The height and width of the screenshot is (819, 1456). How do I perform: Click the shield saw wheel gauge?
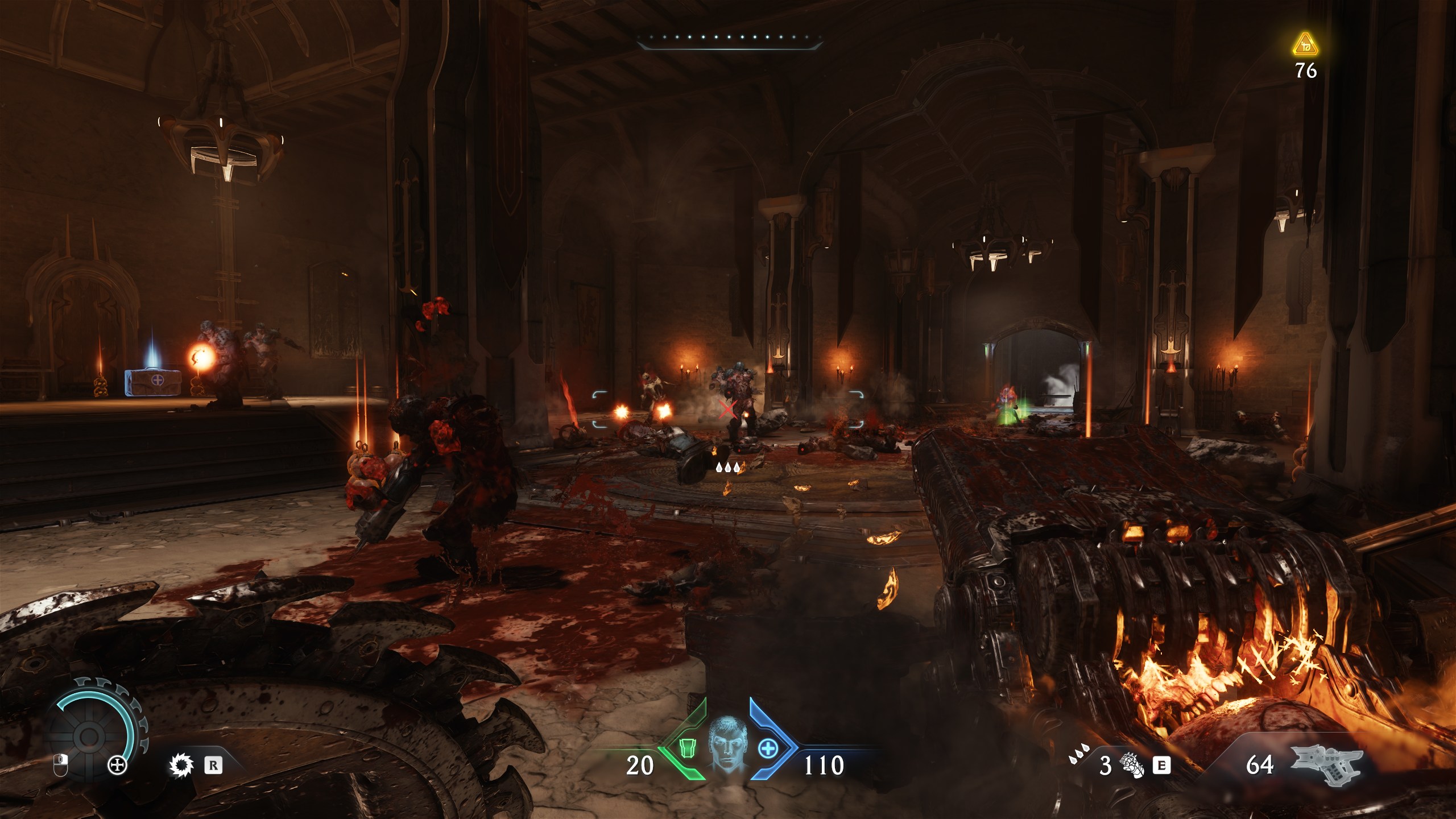pos(89,736)
